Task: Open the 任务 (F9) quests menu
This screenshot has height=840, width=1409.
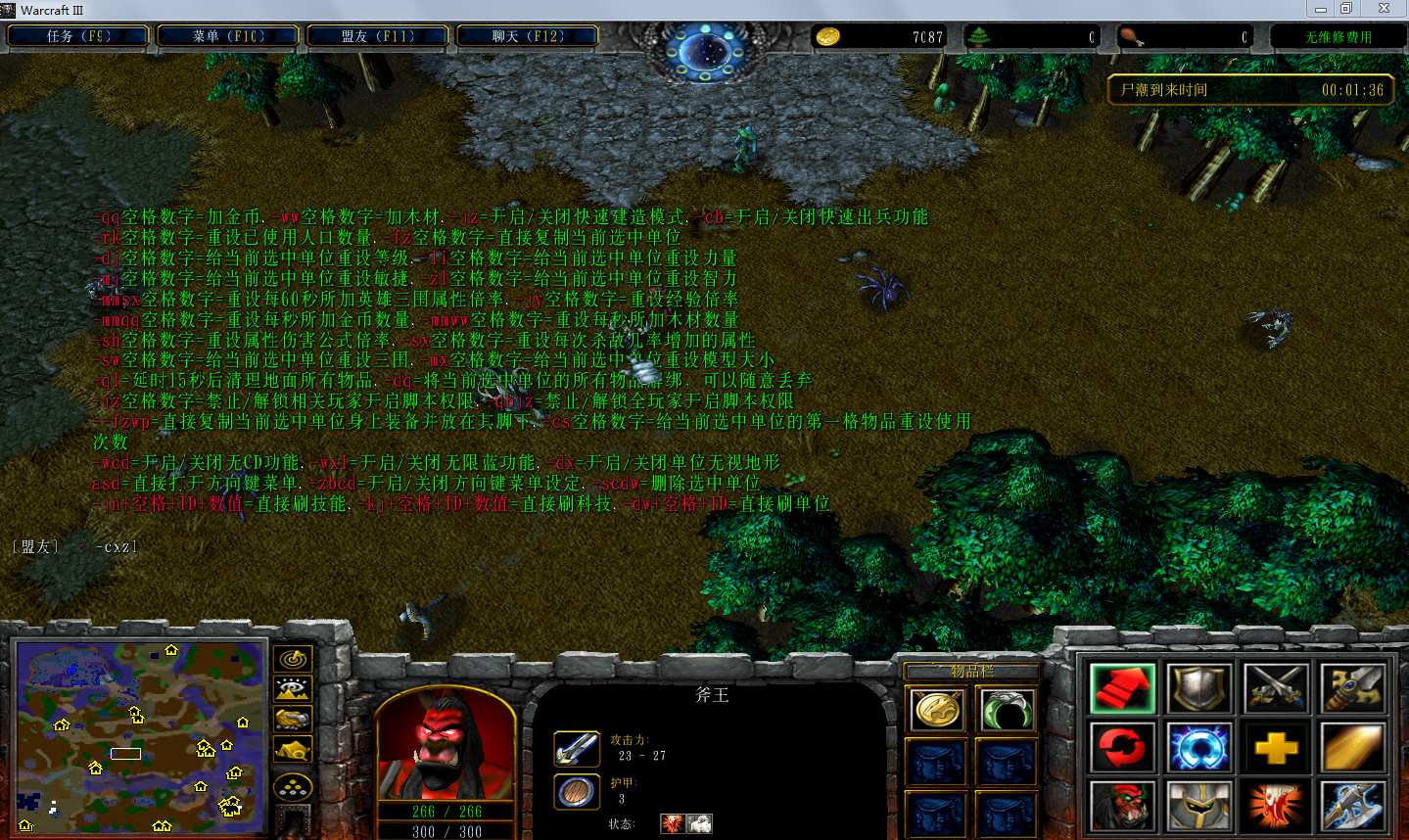Action: point(78,36)
